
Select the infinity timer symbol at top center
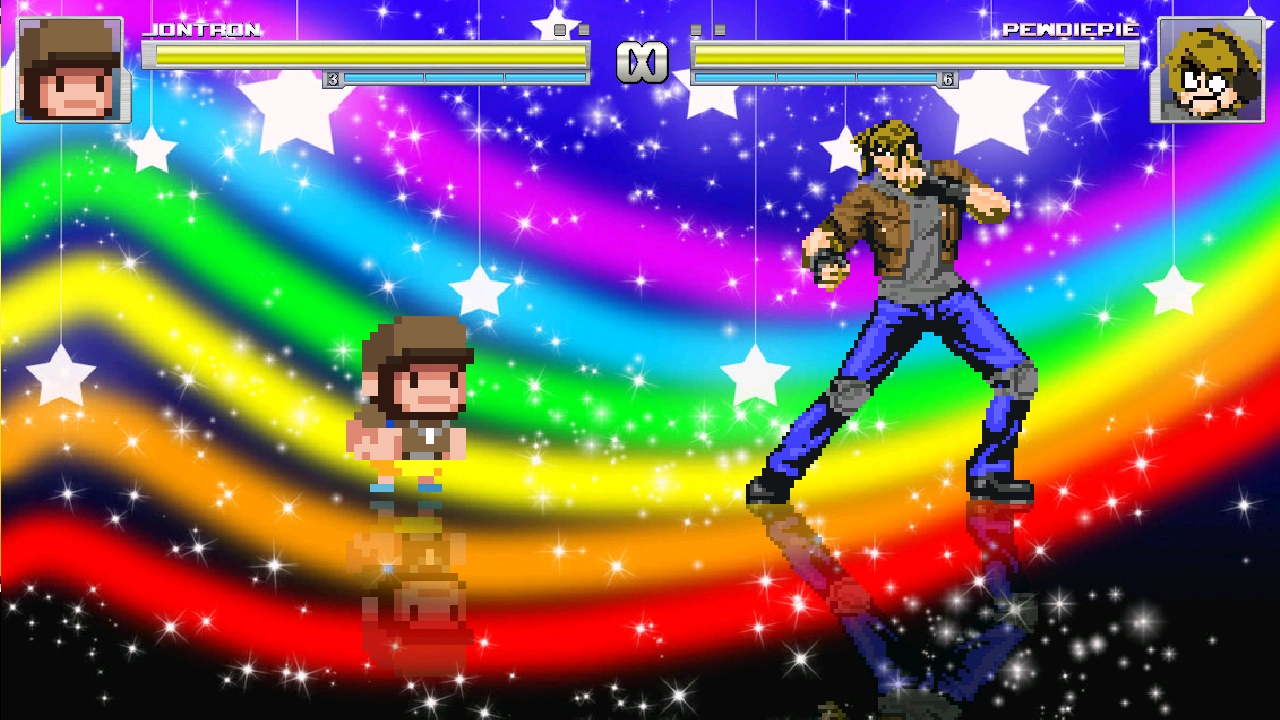tap(643, 60)
